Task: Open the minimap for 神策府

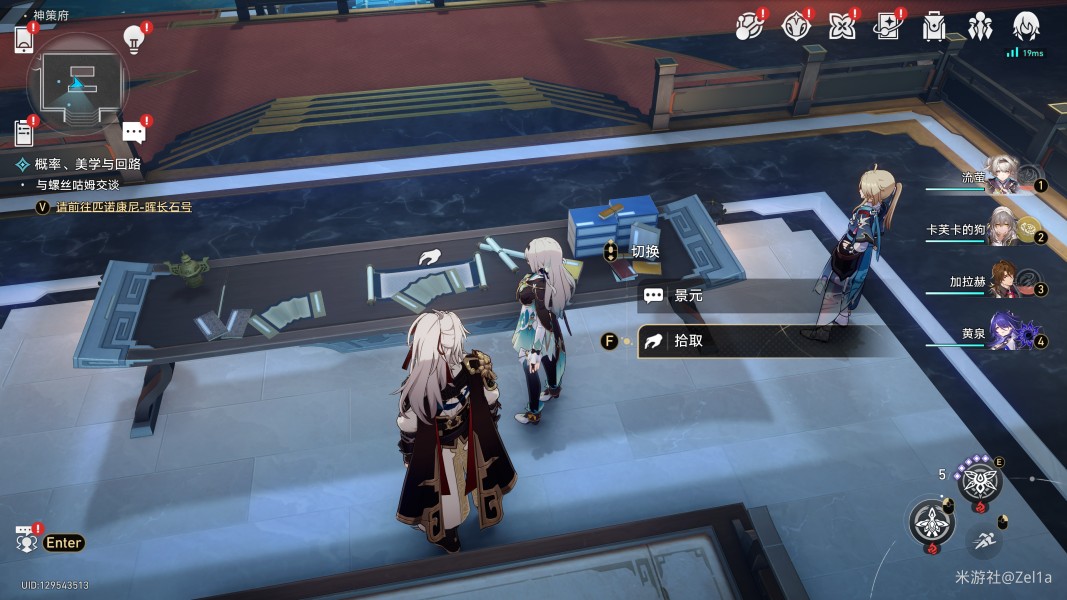Action: 77,84
